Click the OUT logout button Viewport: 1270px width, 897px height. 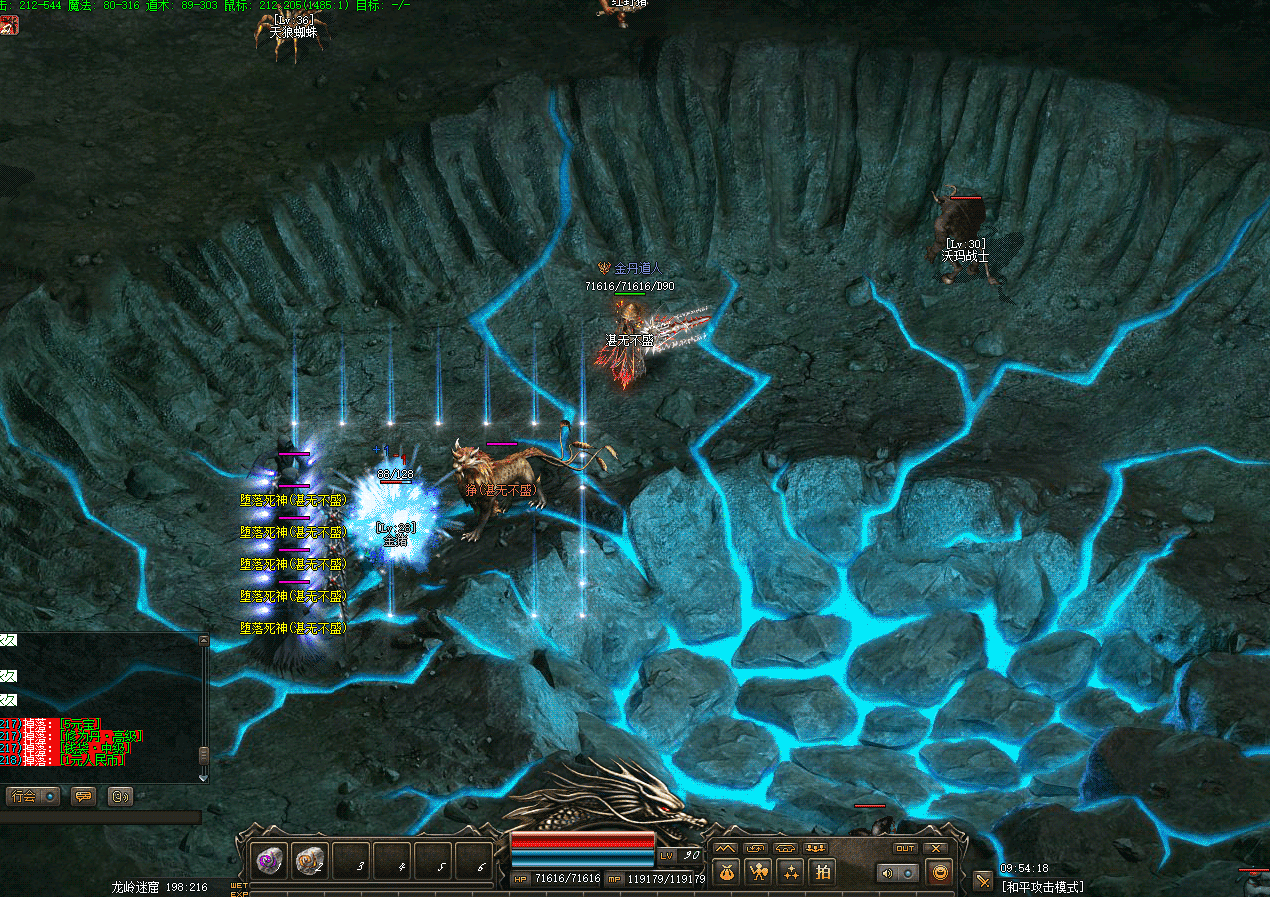(905, 848)
